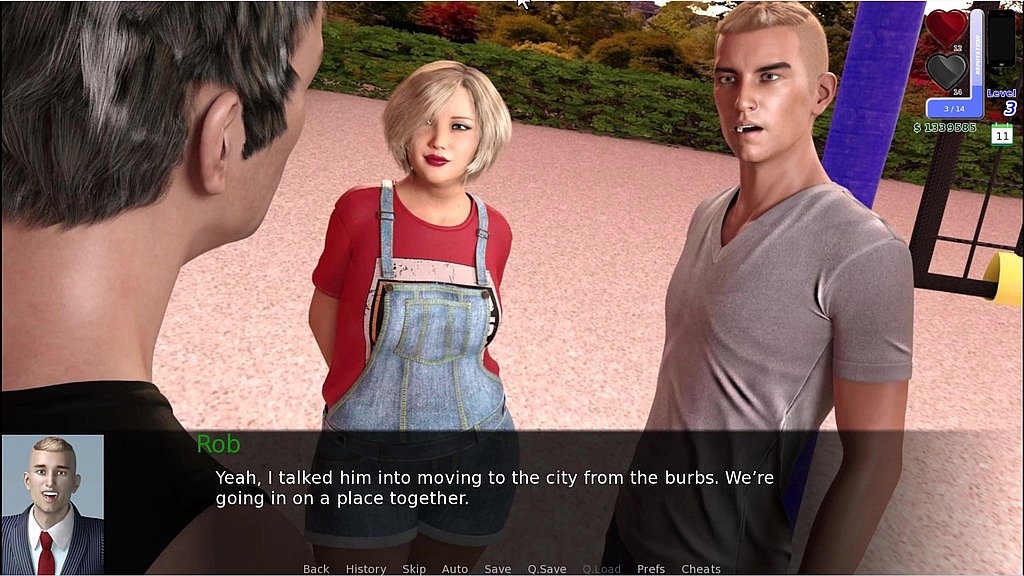Image resolution: width=1024 pixels, height=576 pixels.
Task: Open the Prefs settings
Action: click(x=651, y=569)
